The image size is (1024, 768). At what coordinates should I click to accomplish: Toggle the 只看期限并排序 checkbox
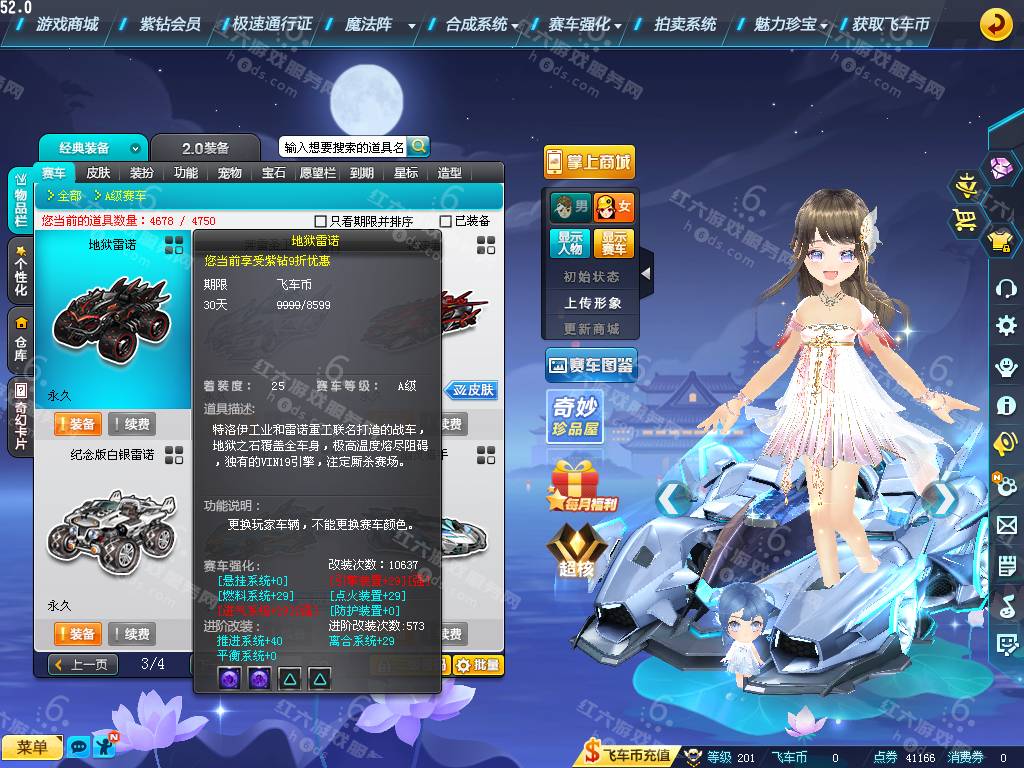[x=321, y=221]
